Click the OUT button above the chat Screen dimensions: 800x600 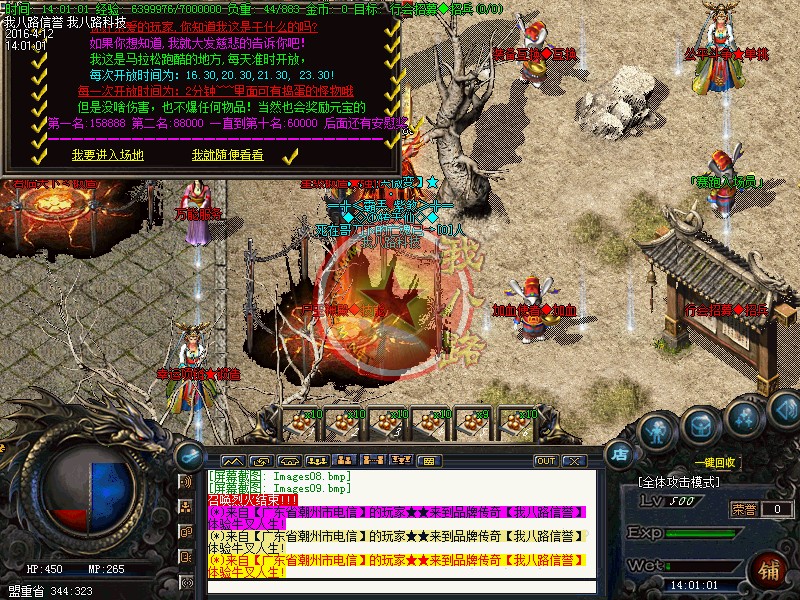pyautogui.click(x=545, y=461)
